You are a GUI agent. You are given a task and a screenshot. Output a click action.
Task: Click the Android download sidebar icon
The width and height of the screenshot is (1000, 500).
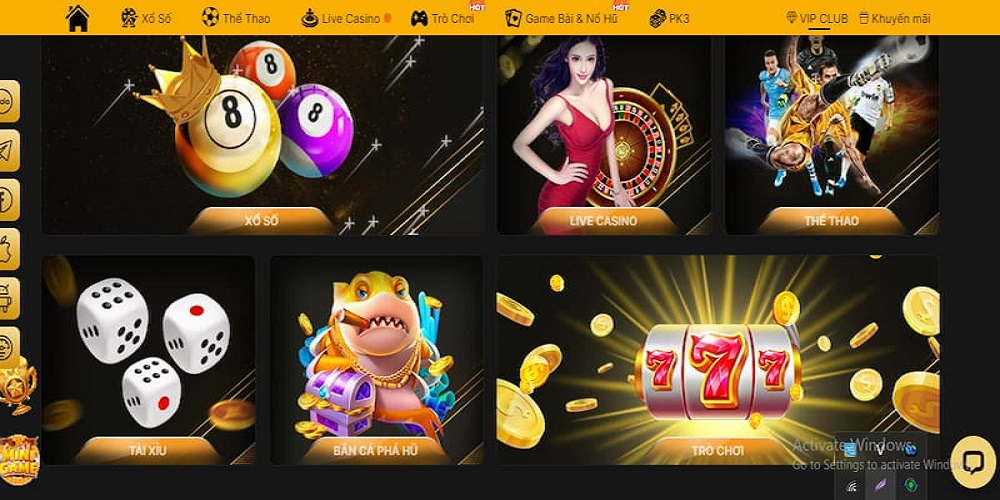(8, 298)
